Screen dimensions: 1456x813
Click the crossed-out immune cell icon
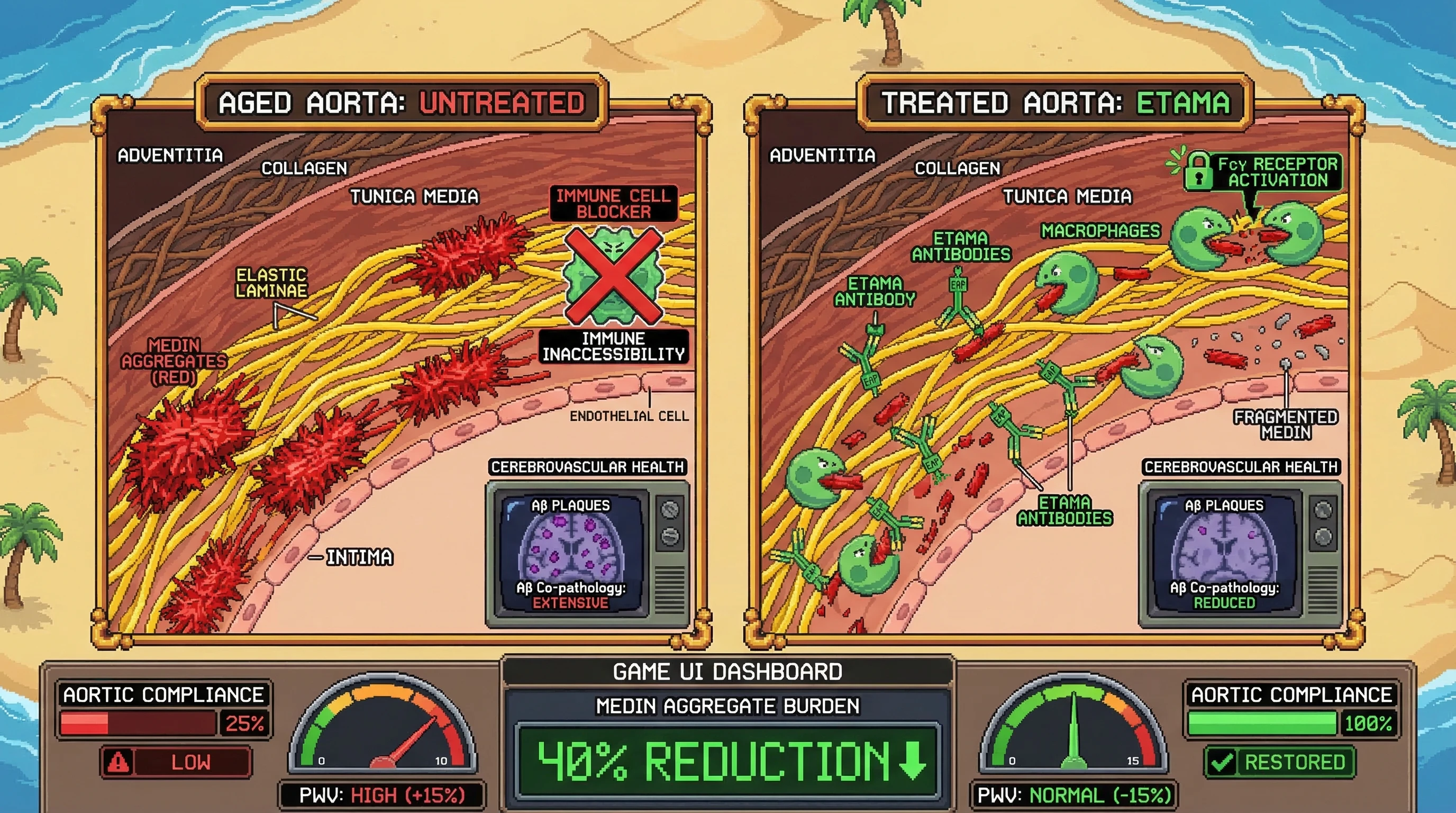click(613, 276)
